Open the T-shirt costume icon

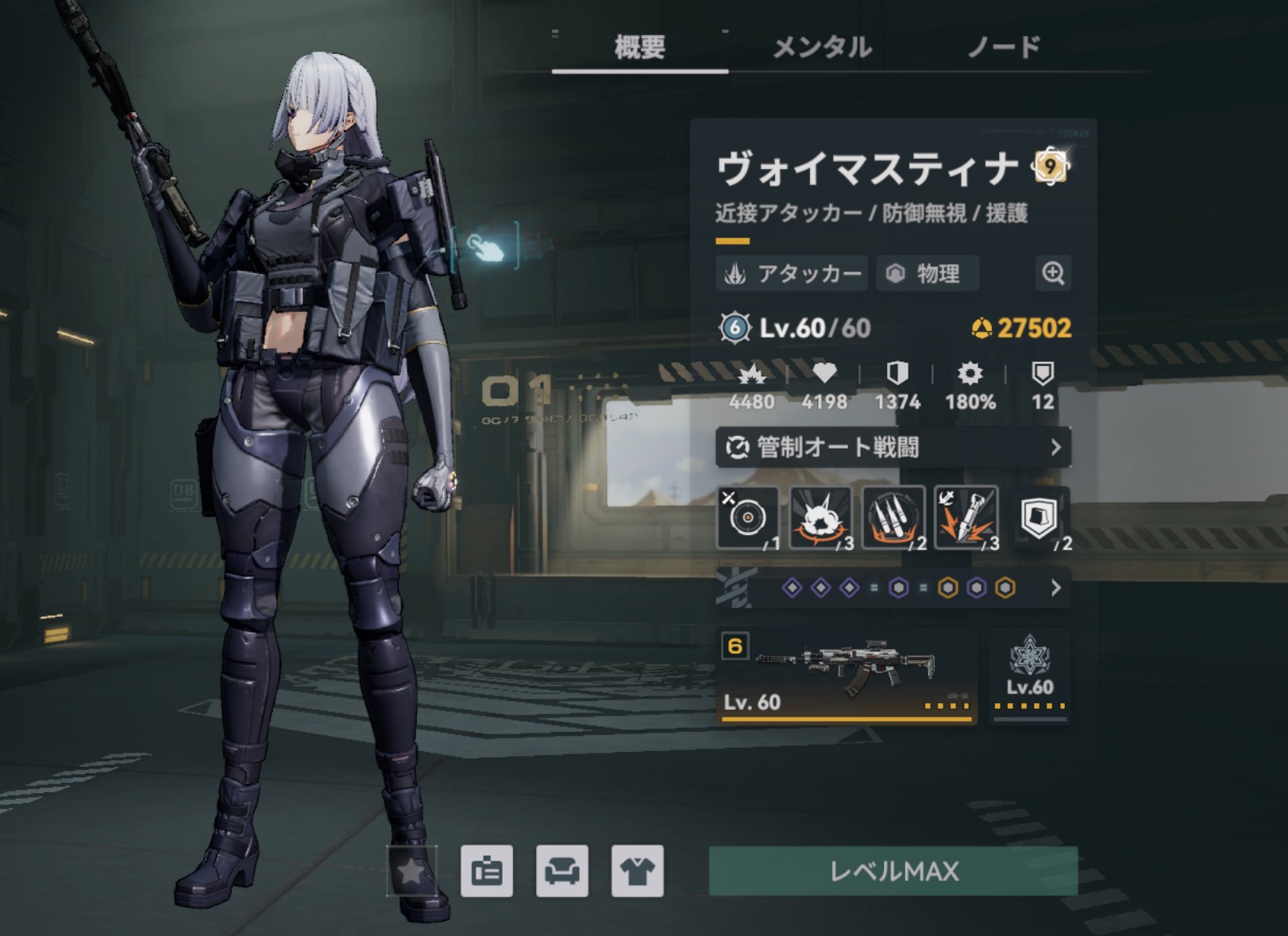pos(638,872)
